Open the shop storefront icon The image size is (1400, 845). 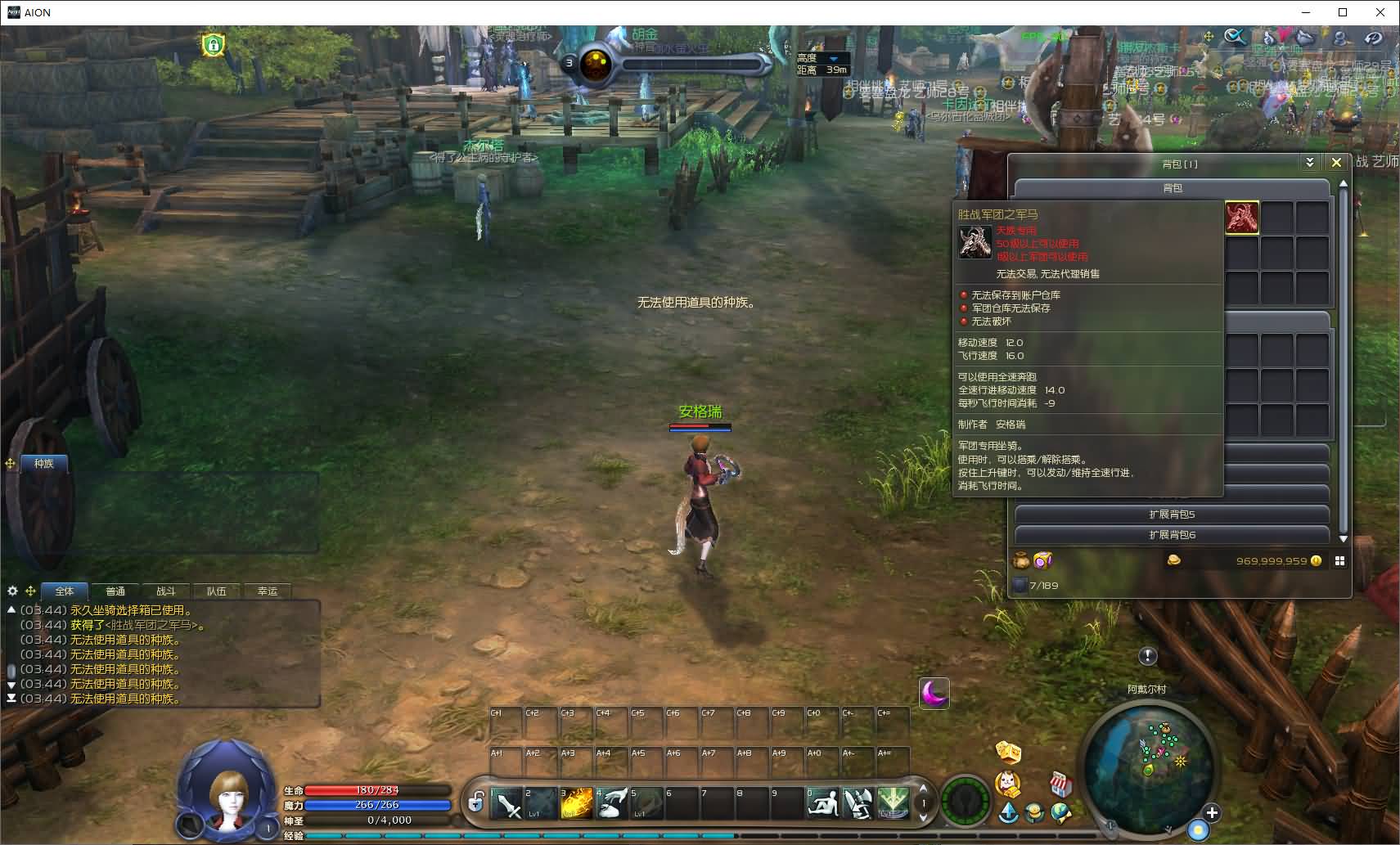pos(1060,784)
